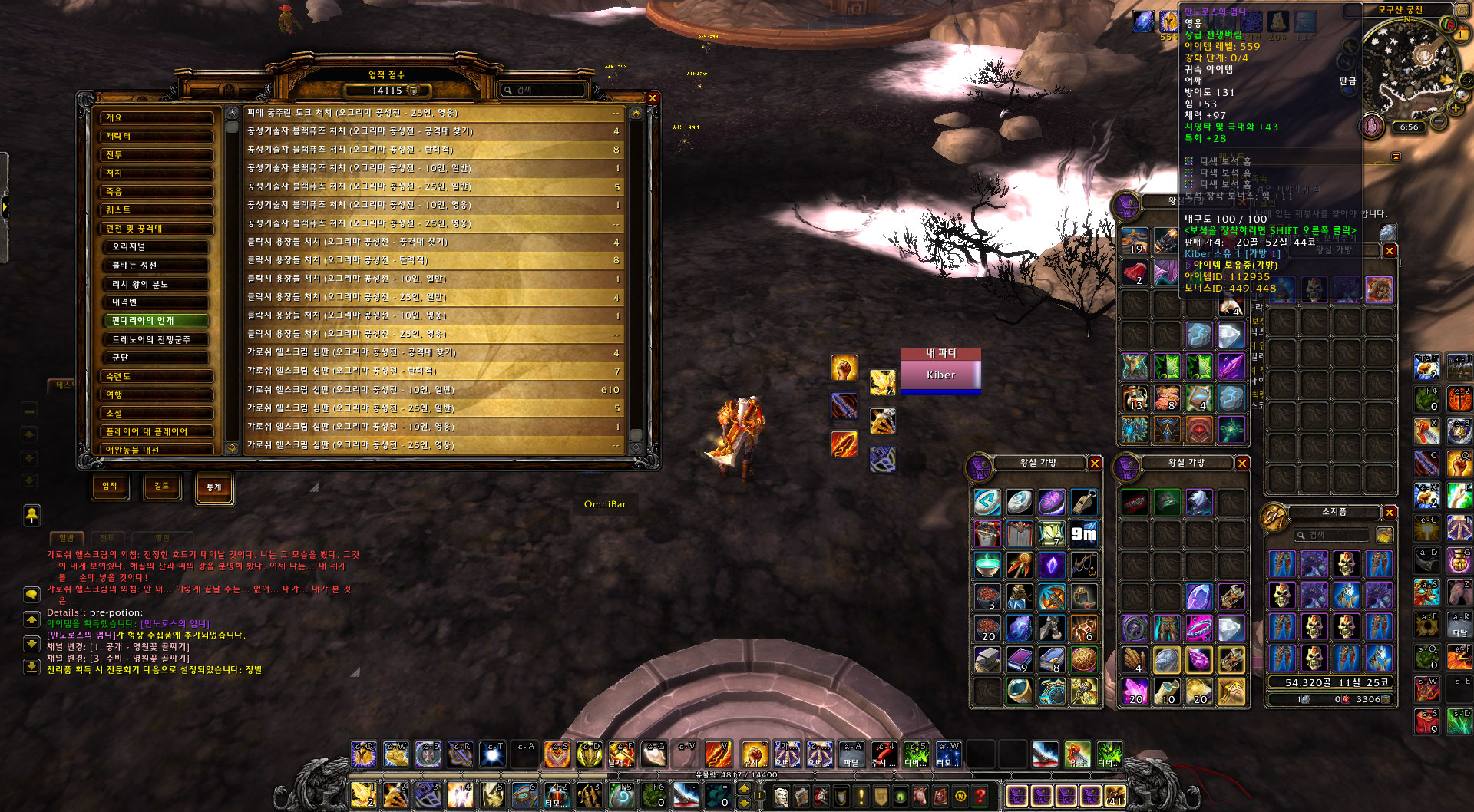Choose the 드레노어의 전쟁군주 subcategory
Viewport: 1474px width, 812px height.
160,339
